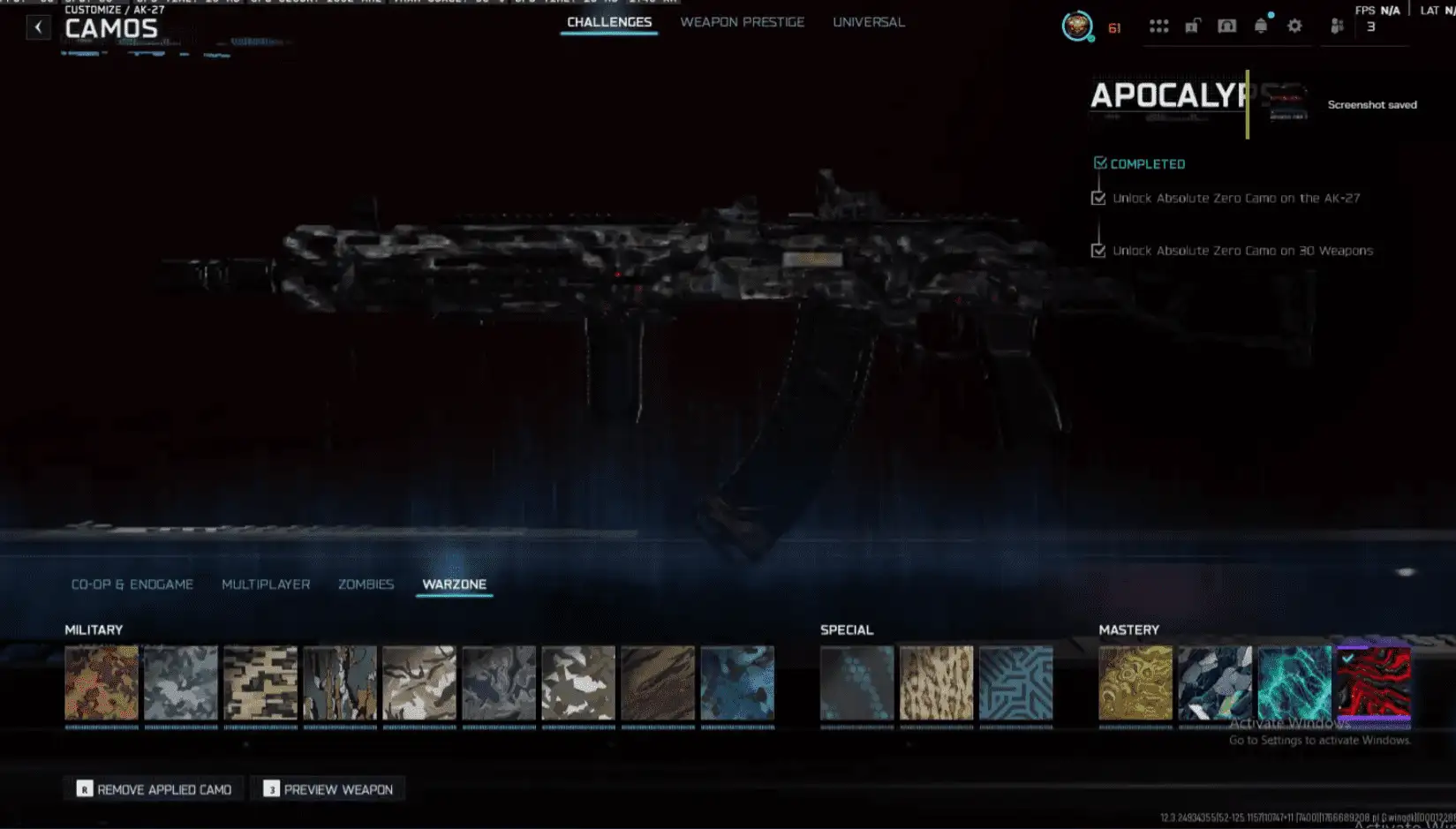Select the Challenges tab
The image size is (1456, 829).
609,22
